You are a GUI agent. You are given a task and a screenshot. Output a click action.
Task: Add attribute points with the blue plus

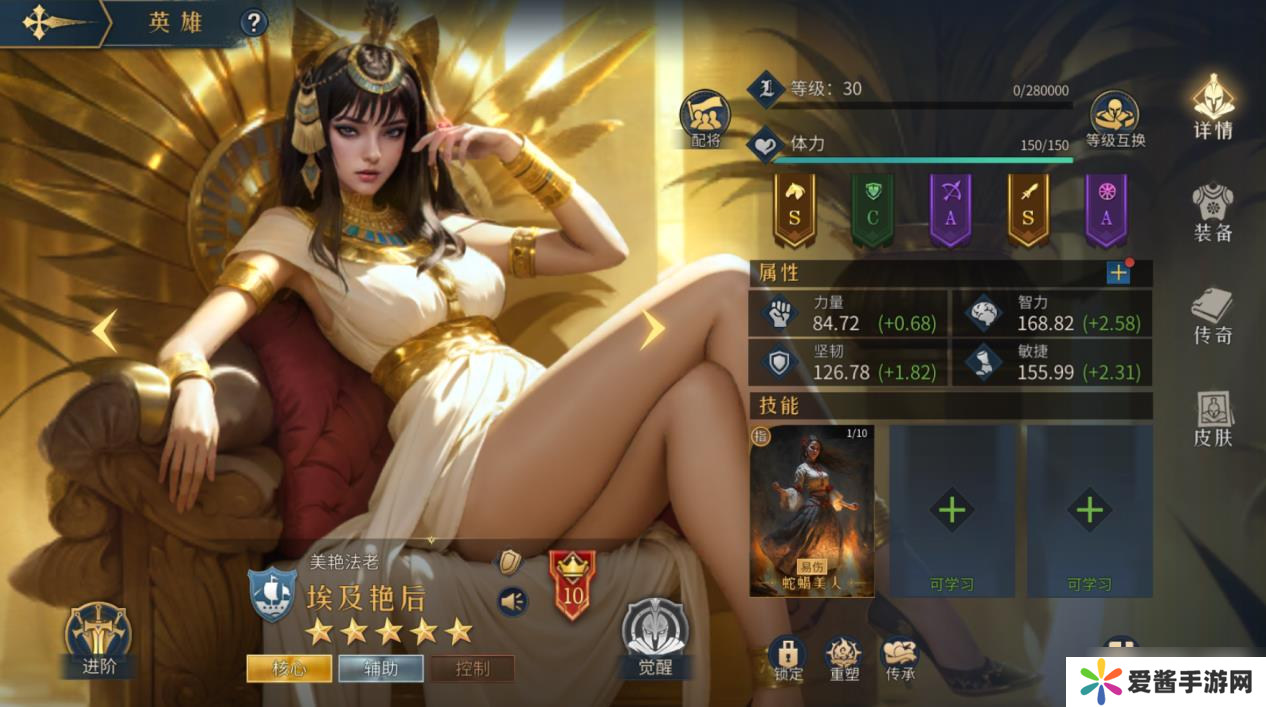point(1118,273)
